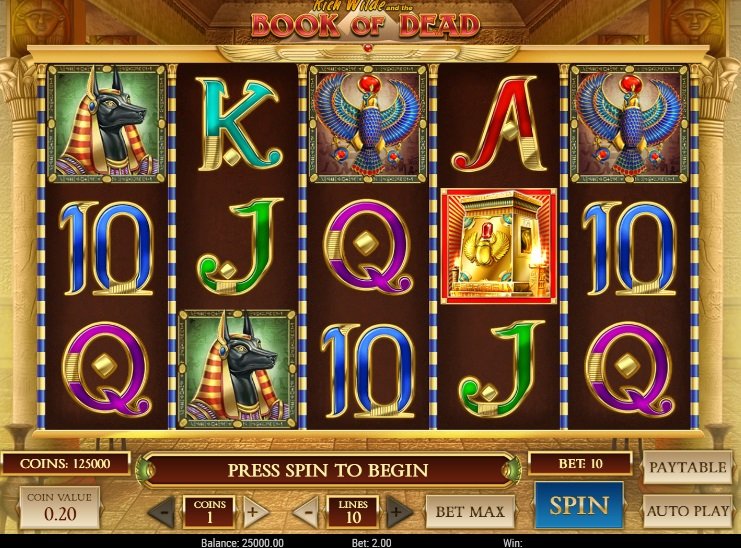
Task: Decrease the number of coins
Action: [162, 513]
